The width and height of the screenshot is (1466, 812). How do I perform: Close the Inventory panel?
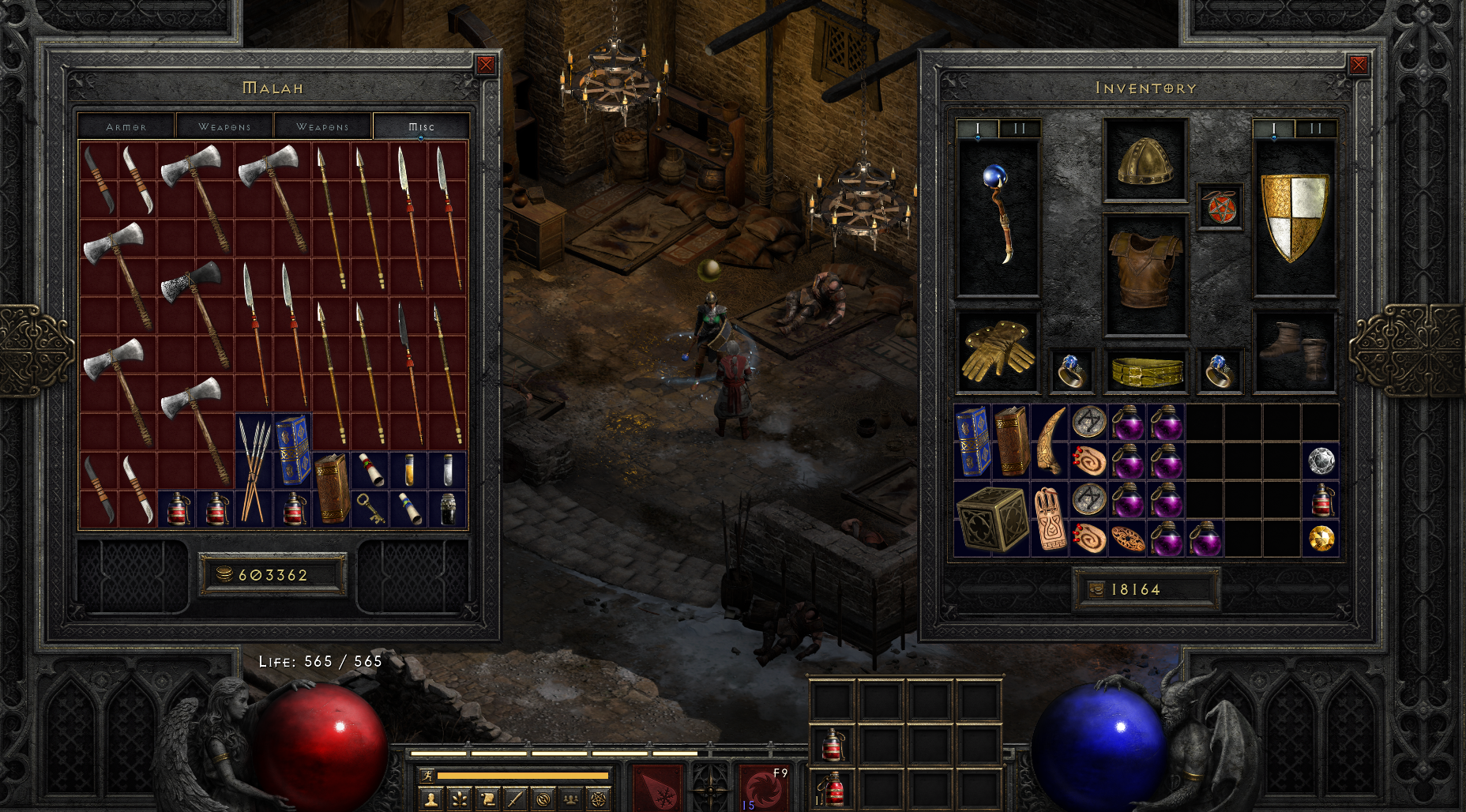(1358, 65)
